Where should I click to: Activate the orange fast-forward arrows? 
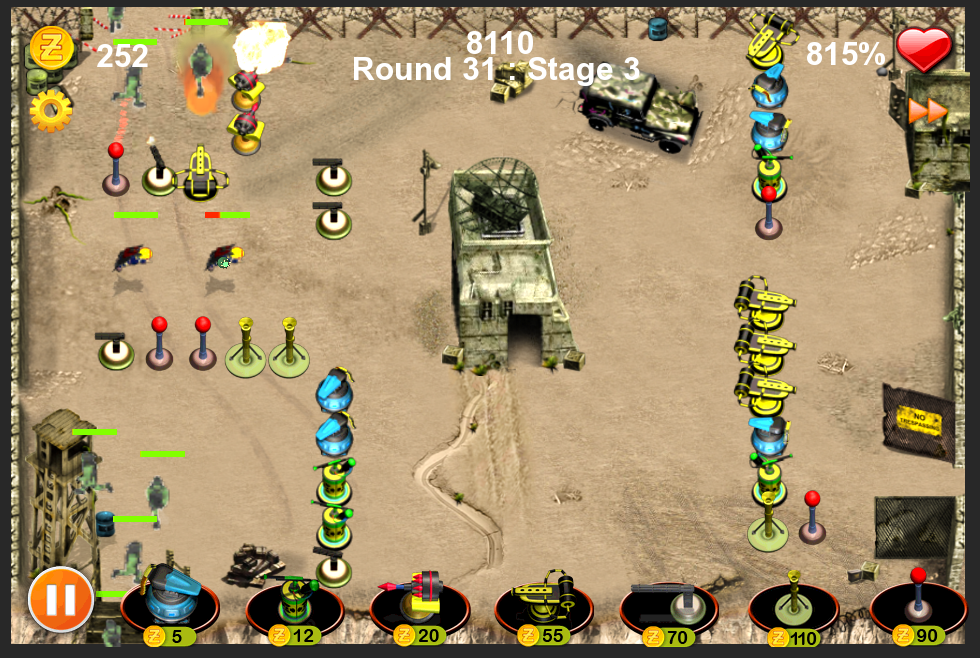coord(926,111)
